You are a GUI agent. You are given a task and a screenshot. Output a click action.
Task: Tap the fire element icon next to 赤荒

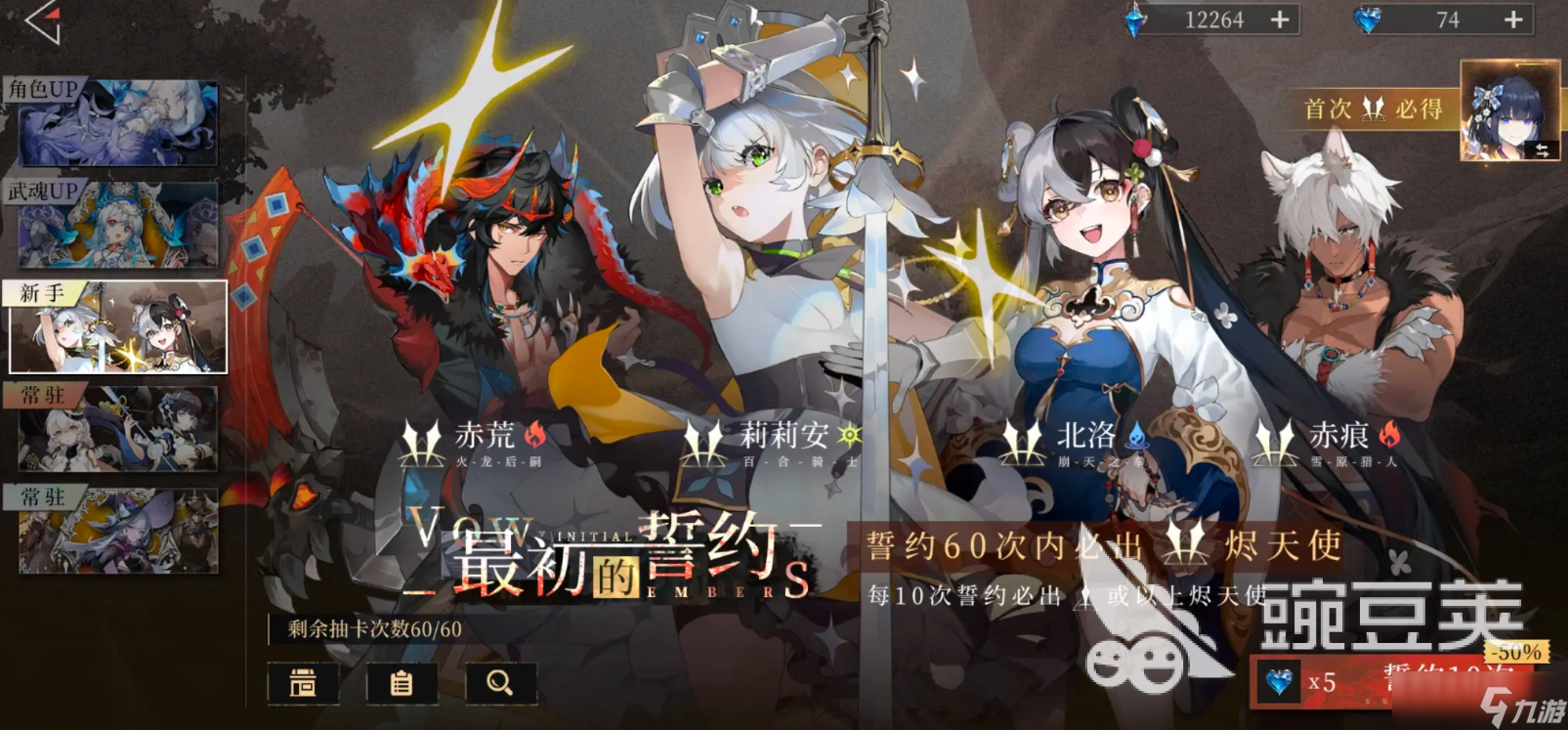click(532, 437)
